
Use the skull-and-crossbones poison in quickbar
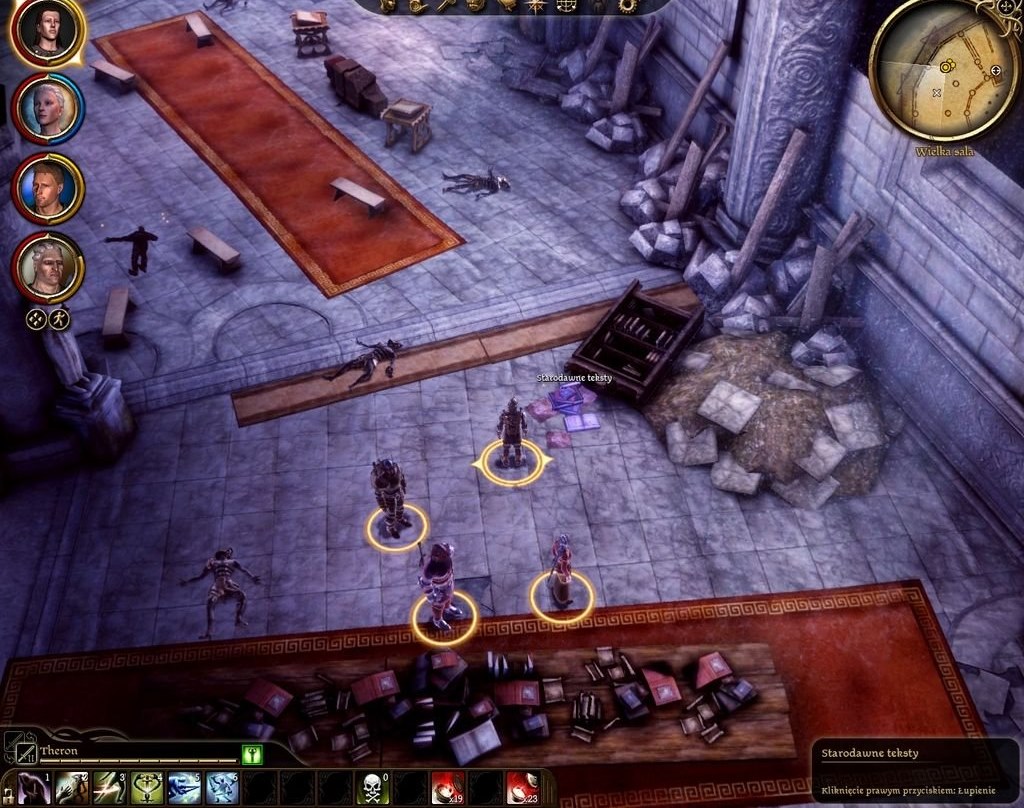[374, 788]
